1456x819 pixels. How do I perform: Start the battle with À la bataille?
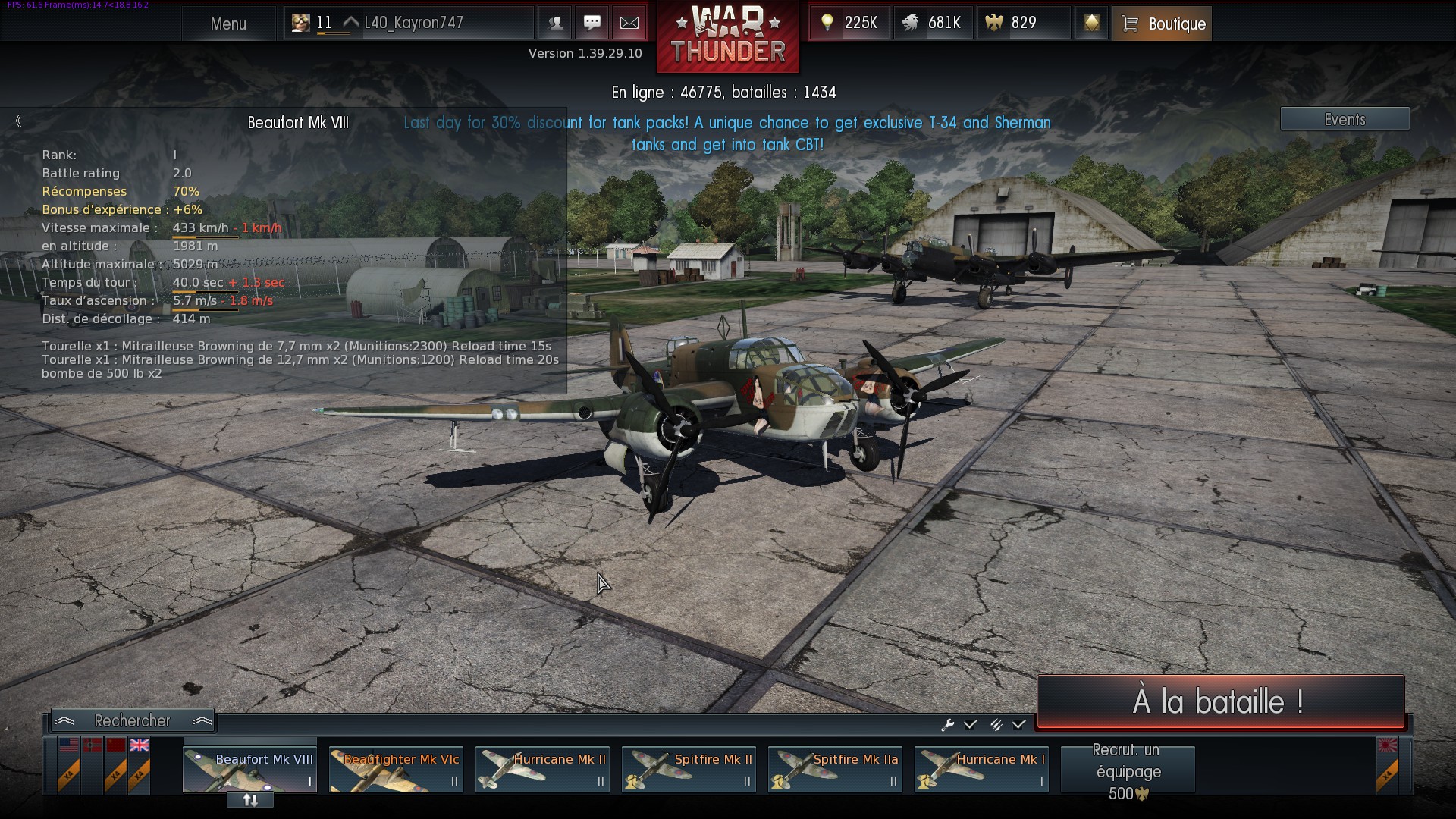coord(1219,701)
